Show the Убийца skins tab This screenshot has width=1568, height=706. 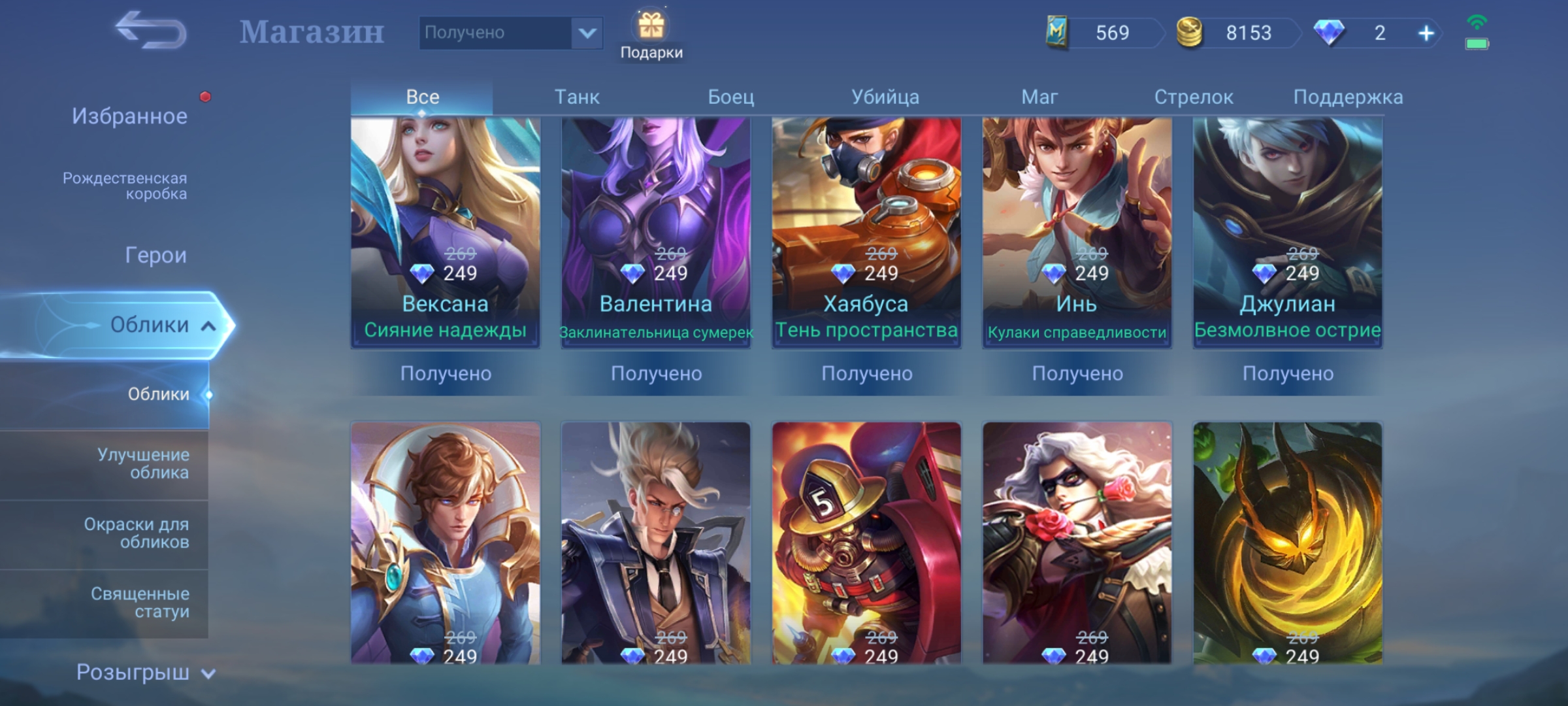pos(885,97)
